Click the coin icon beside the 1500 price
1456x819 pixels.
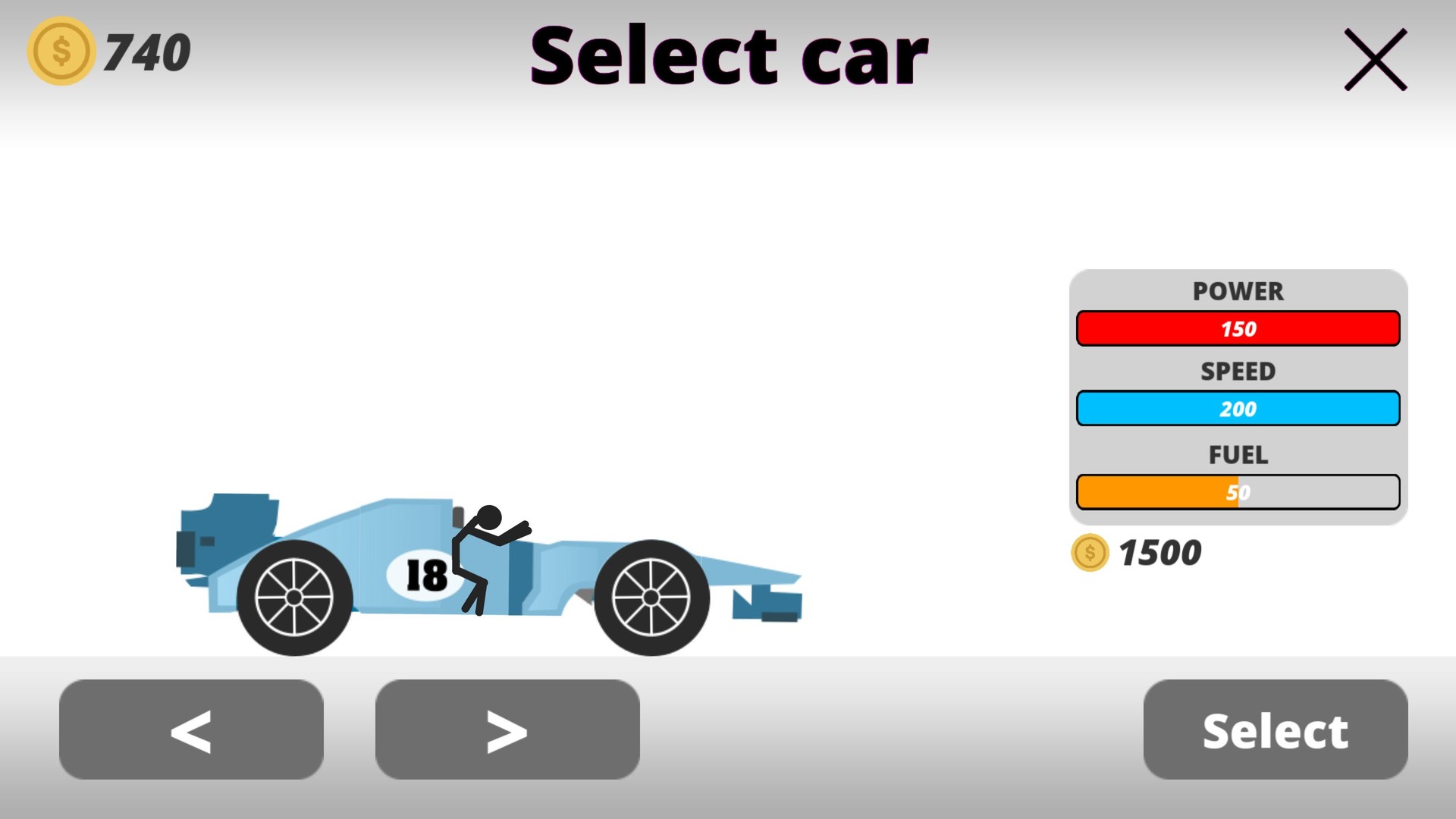tap(1089, 554)
